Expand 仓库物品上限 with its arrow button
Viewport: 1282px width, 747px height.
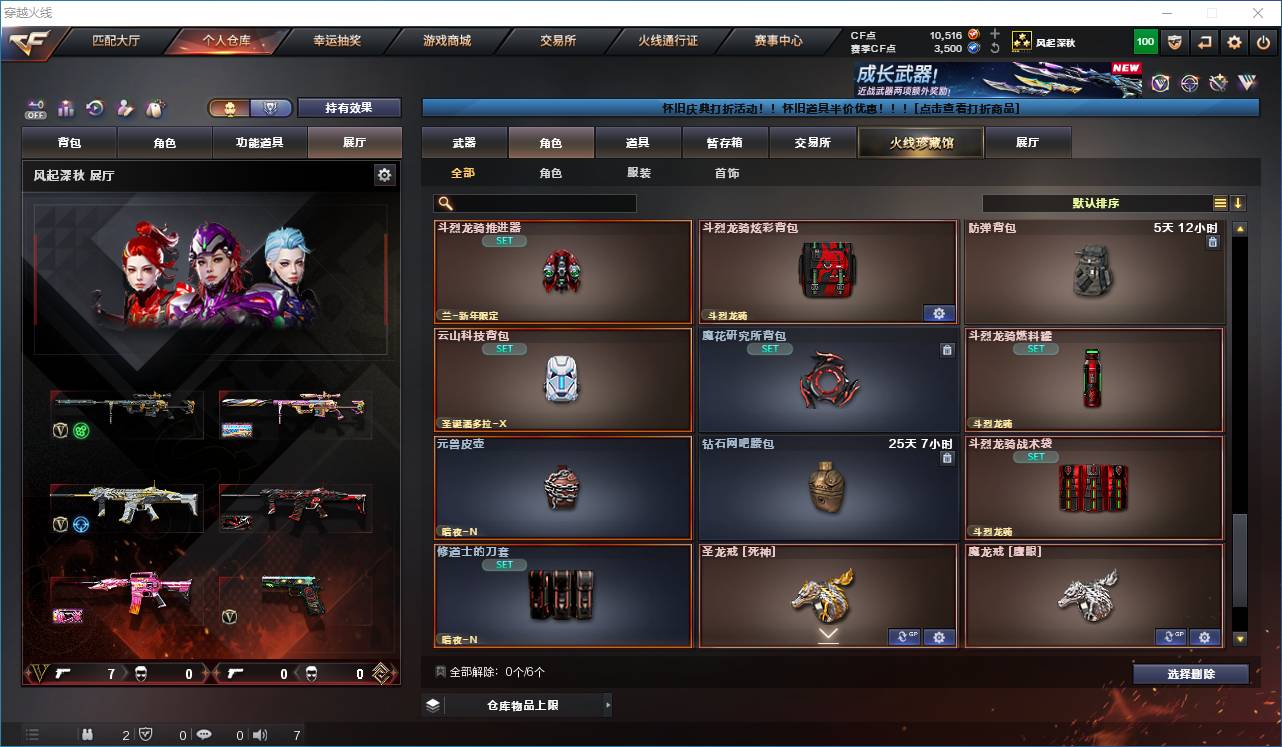607,705
